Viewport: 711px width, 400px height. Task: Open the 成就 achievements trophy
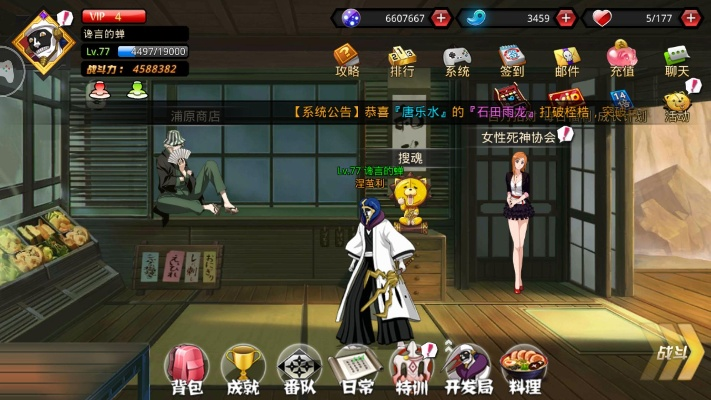[x=242, y=367]
